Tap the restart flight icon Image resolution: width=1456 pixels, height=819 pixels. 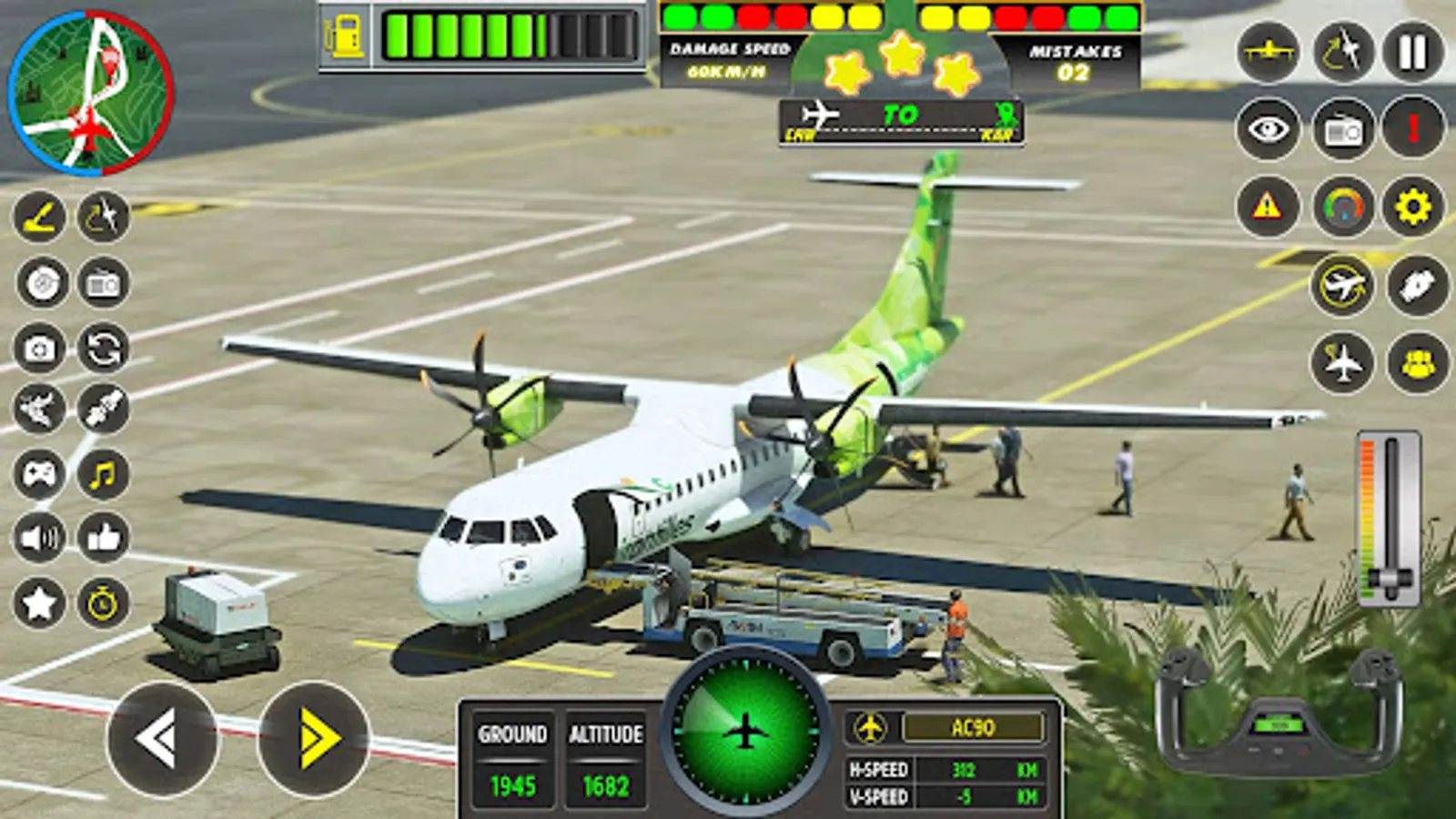click(x=103, y=349)
